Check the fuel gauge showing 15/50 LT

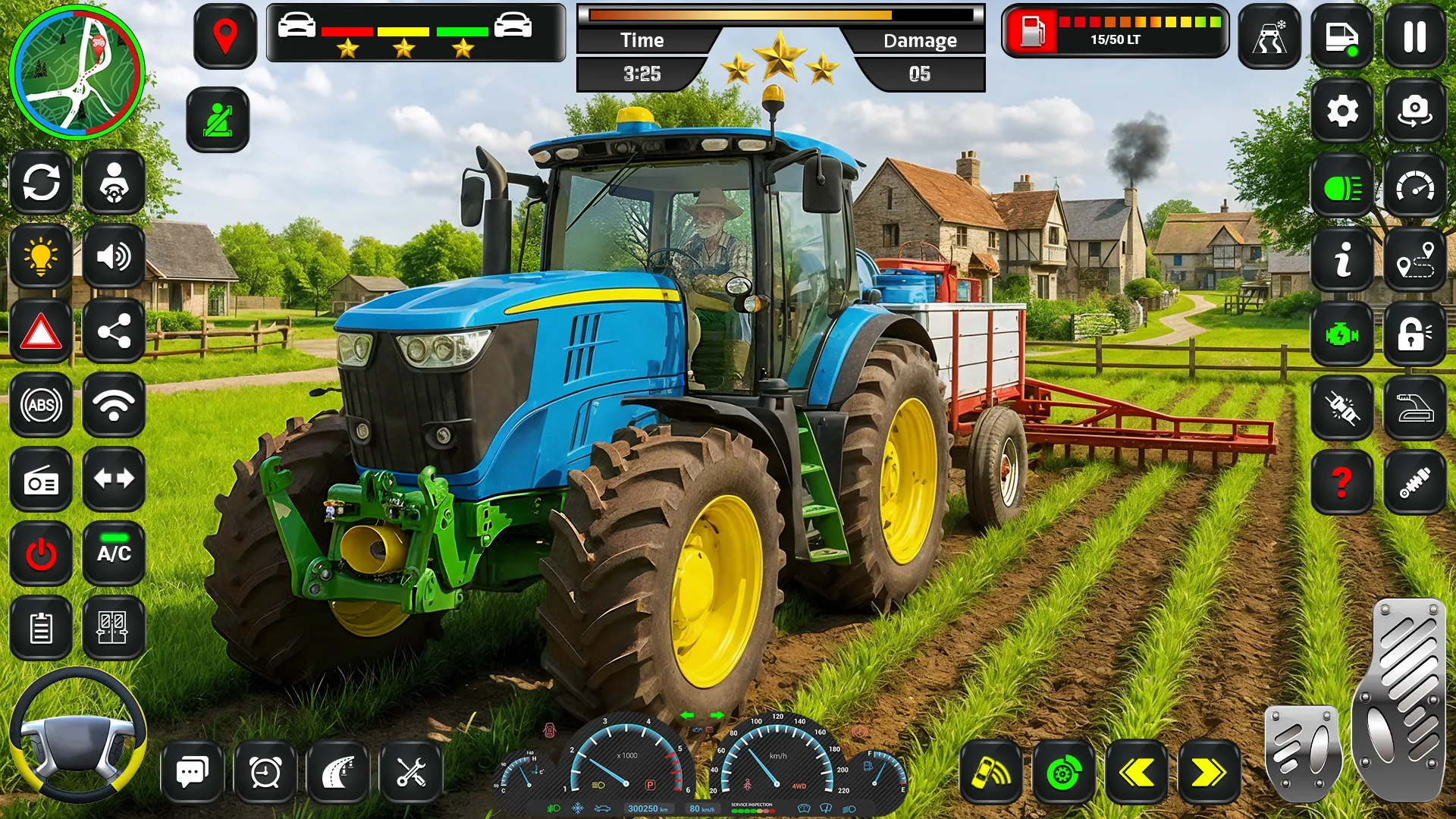pyautogui.click(x=1113, y=30)
